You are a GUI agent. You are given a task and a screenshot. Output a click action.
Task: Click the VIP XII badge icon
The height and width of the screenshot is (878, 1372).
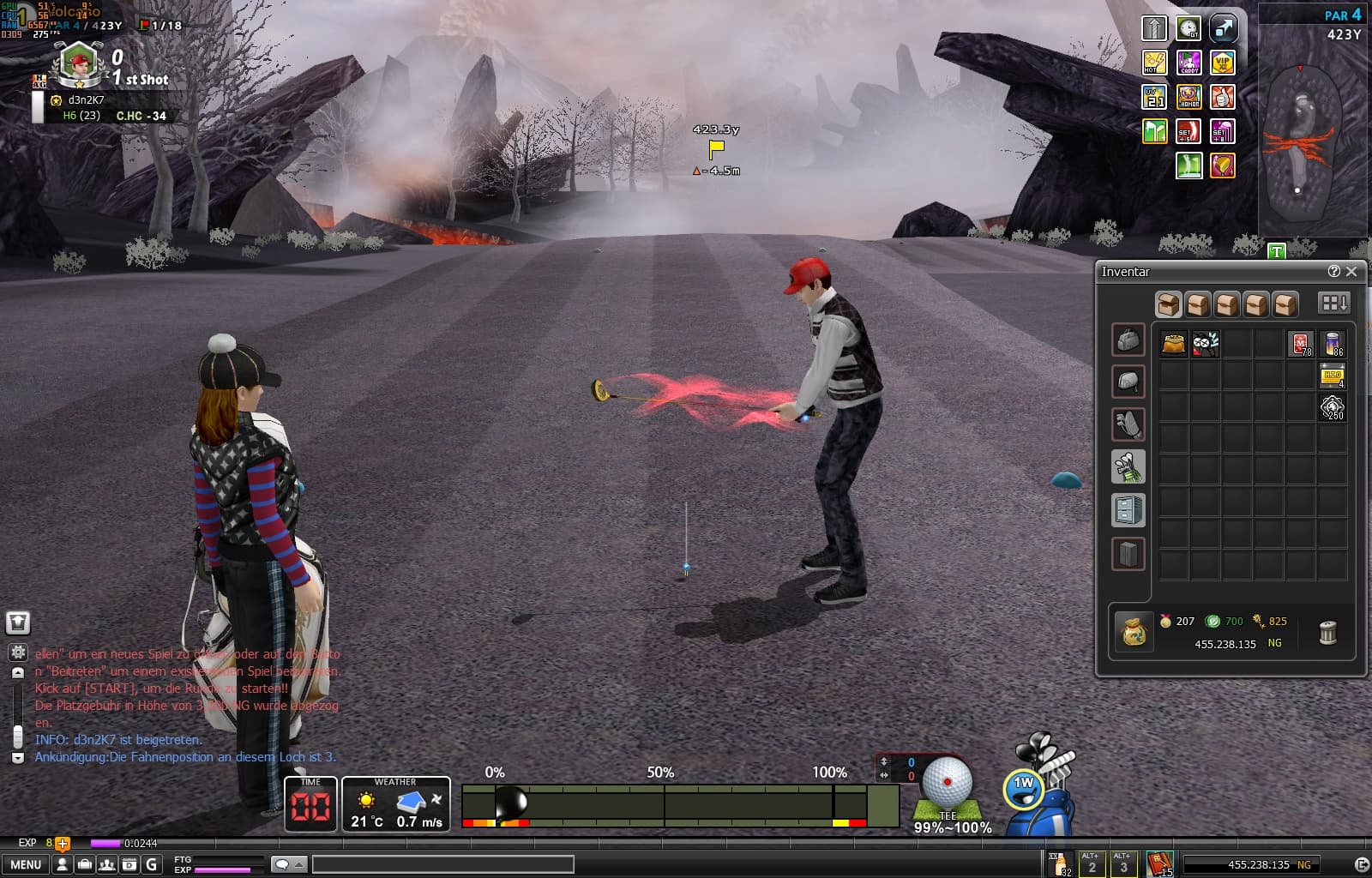click(x=1222, y=63)
